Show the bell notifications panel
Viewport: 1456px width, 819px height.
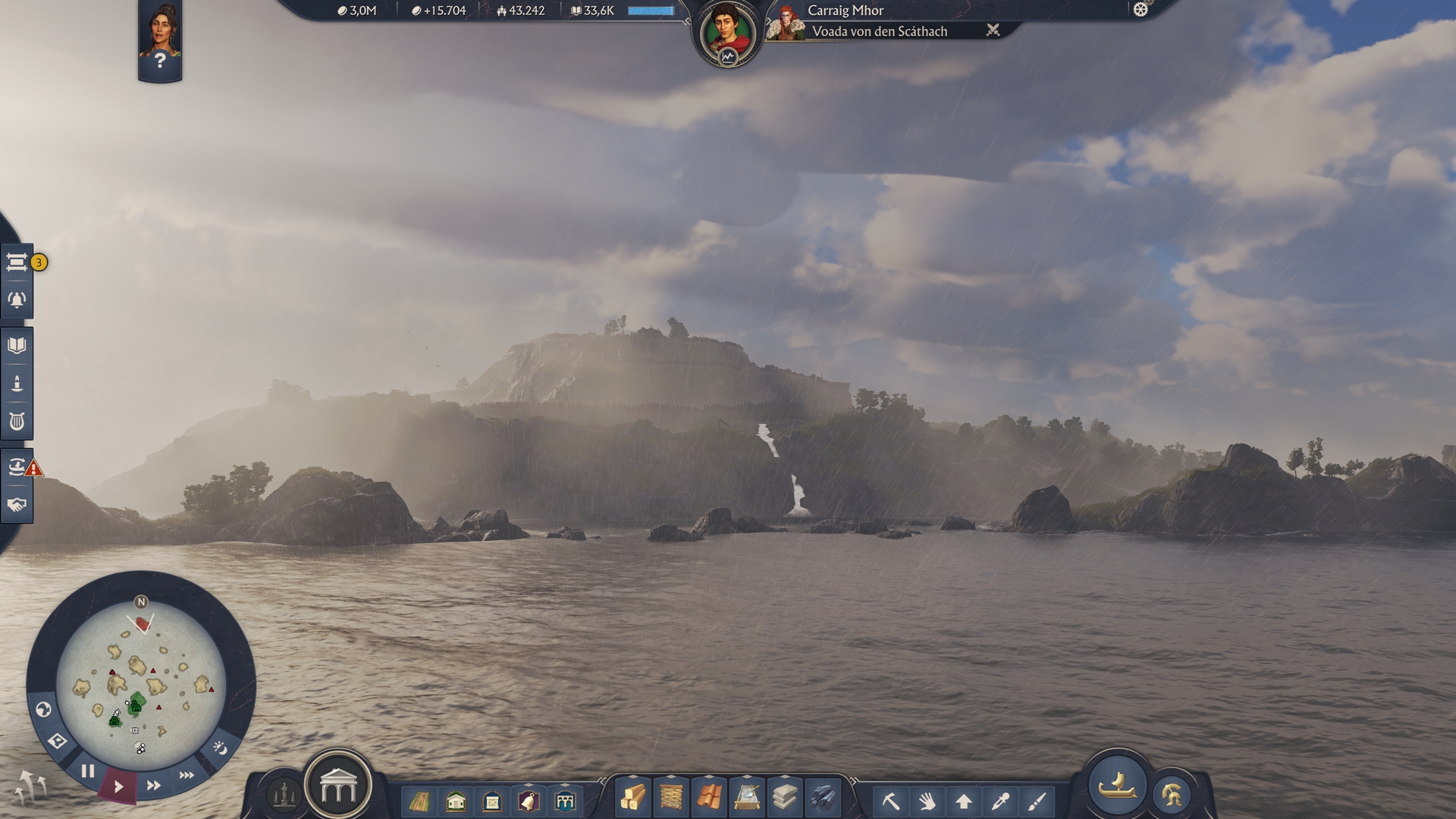(x=17, y=300)
